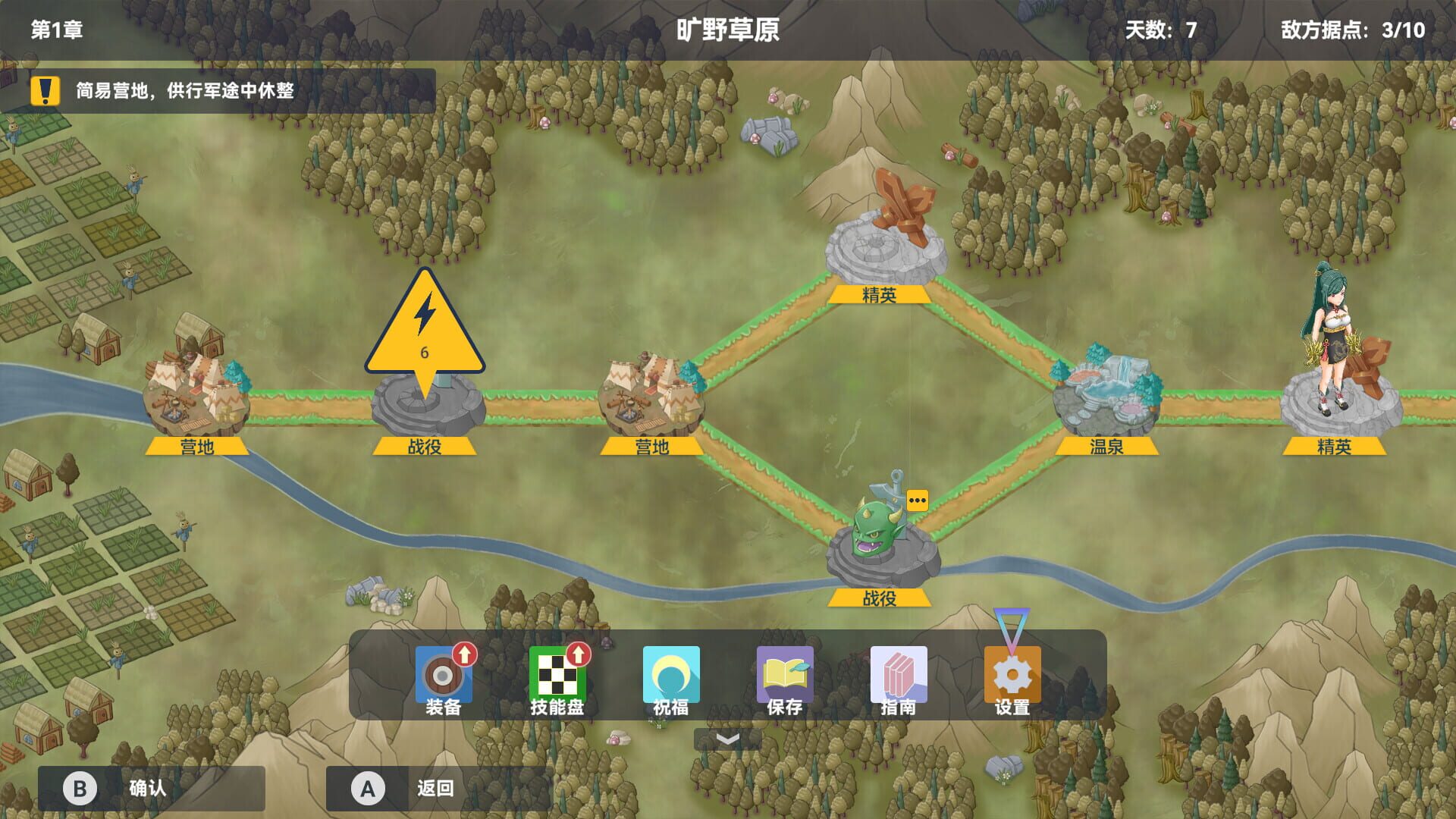Select the lightning warning marker above 战役 node
The width and height of the screenshot is (1456, 819).
coord(425,334)
